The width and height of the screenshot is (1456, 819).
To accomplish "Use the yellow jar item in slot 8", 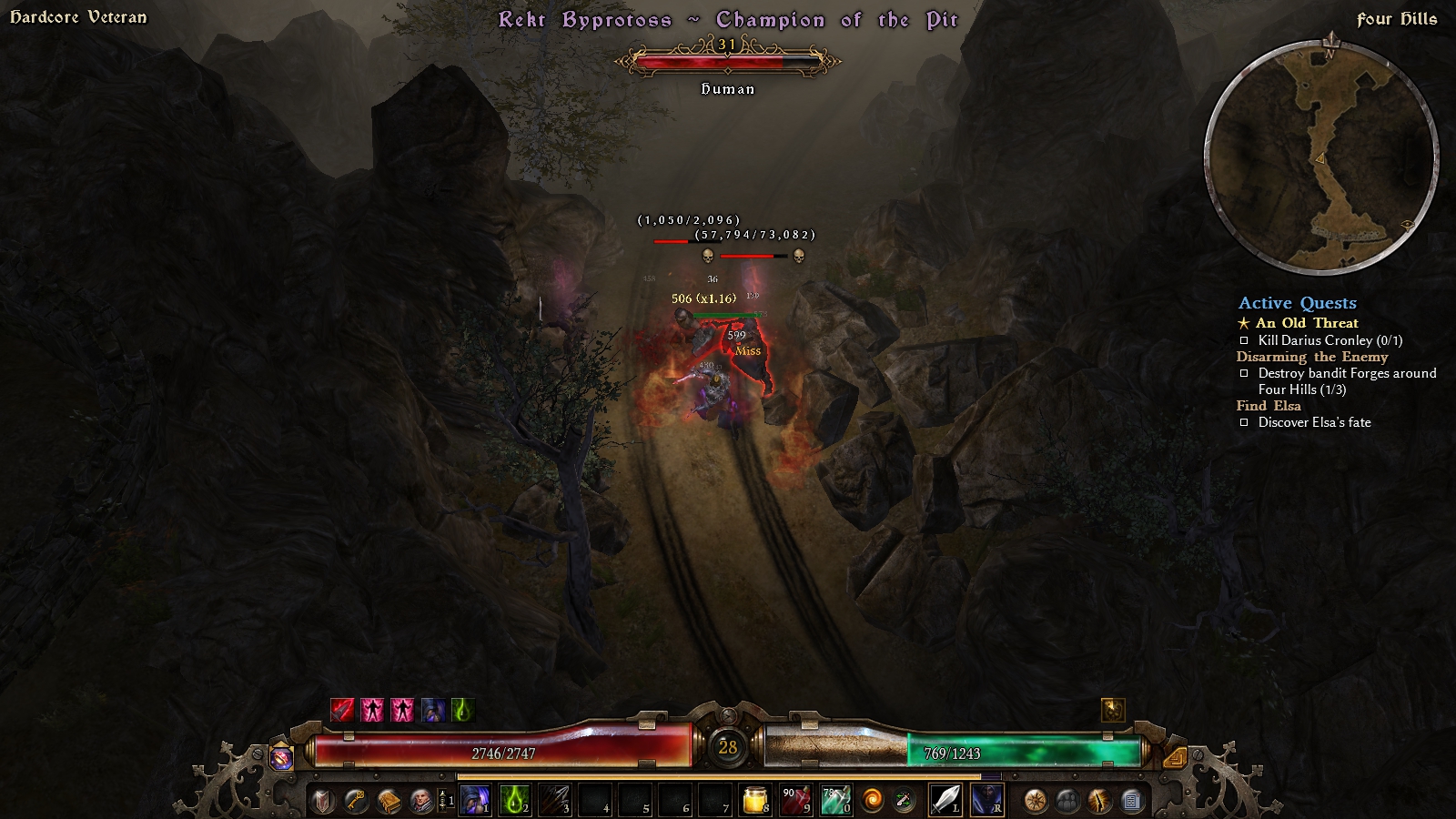I will (x=755, y=801).
